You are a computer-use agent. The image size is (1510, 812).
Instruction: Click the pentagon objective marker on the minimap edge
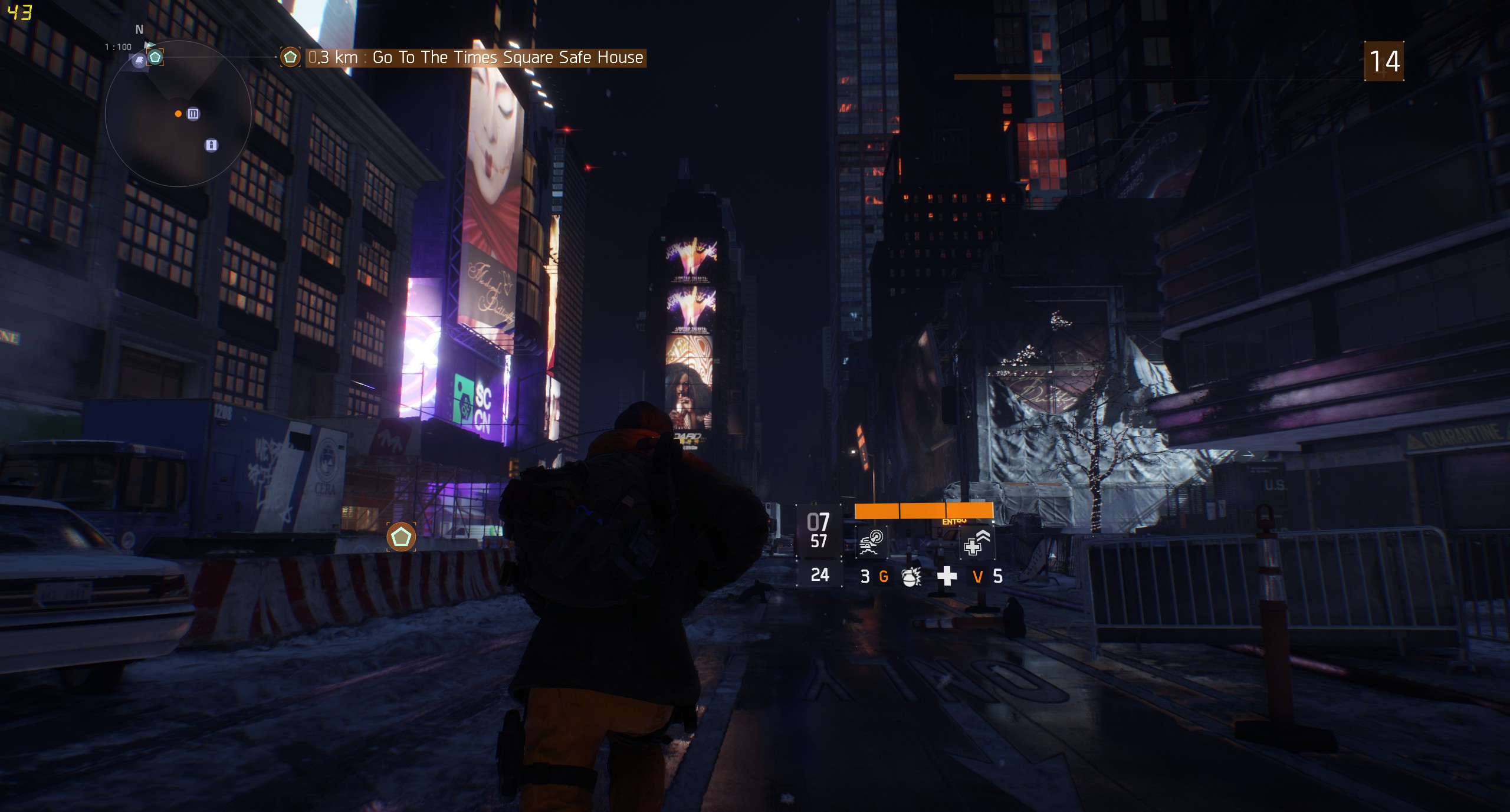[x=155, y=57]
